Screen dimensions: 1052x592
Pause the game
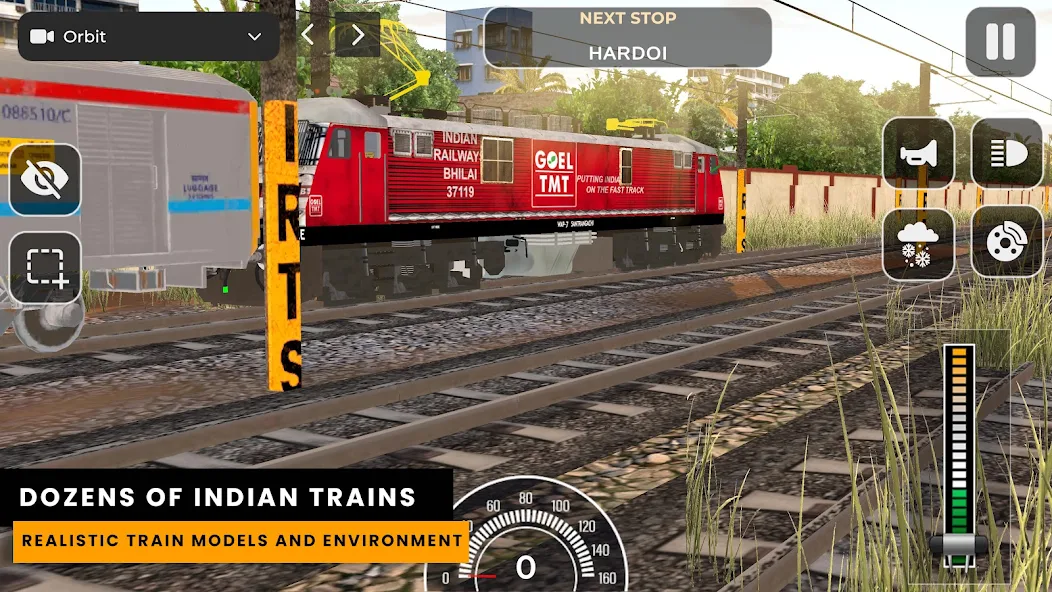[1000, 42]
